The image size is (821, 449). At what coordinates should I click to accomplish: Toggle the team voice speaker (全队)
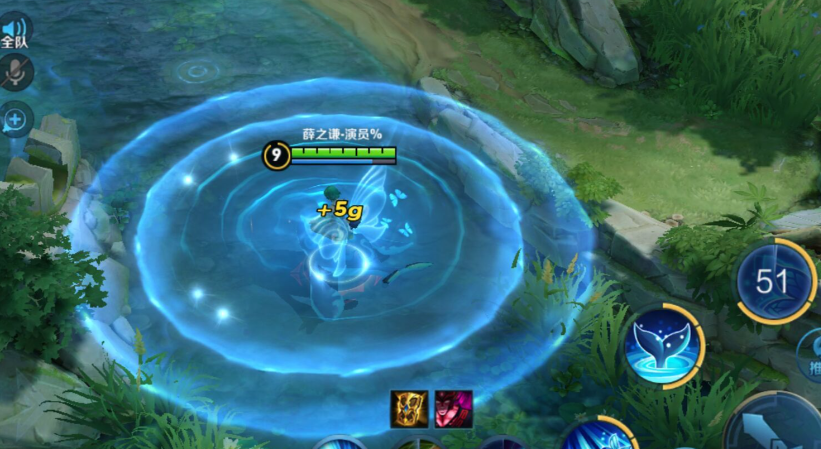(x=15, y=30)
